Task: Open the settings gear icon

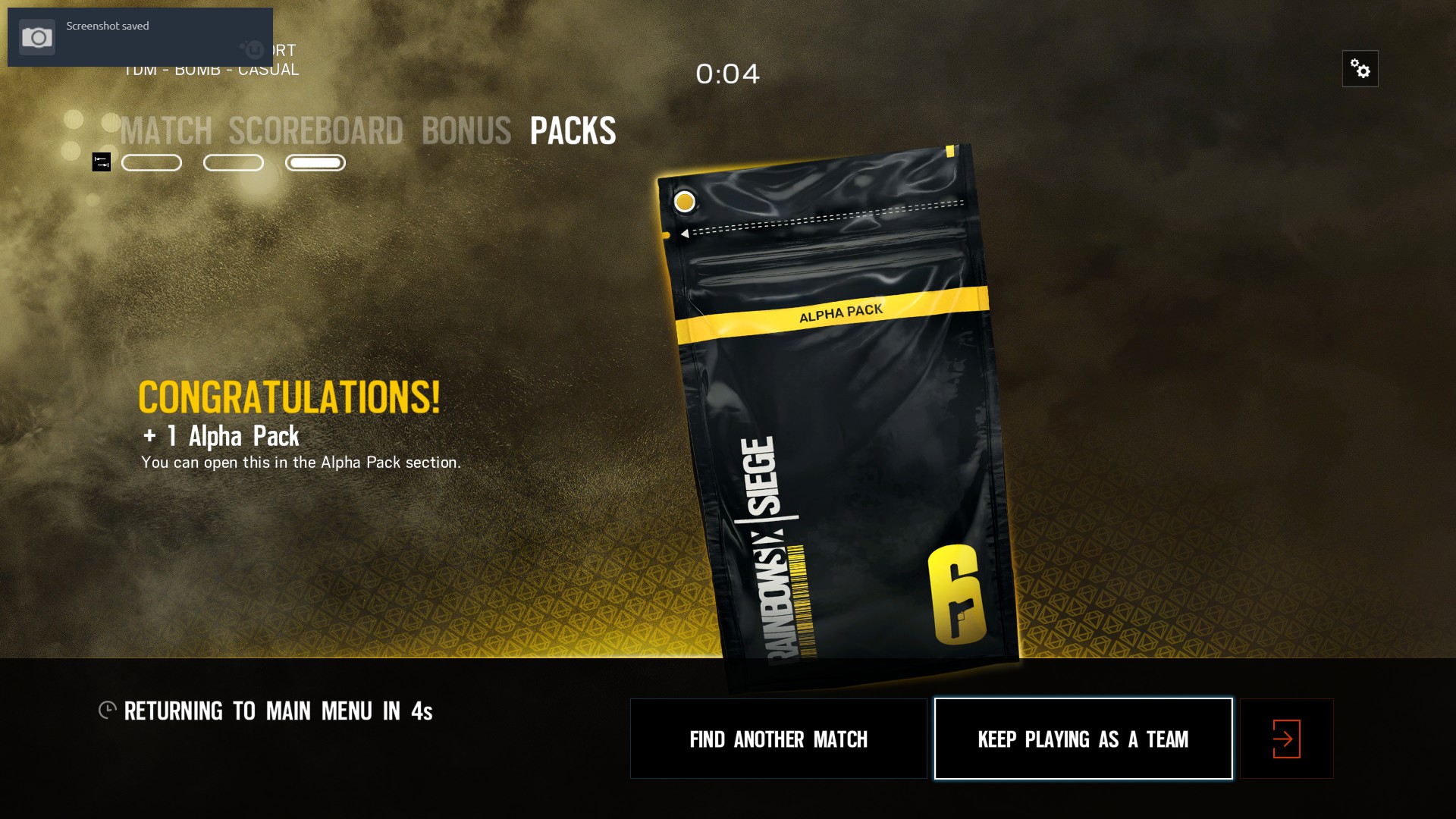Action: point(1360,68)
